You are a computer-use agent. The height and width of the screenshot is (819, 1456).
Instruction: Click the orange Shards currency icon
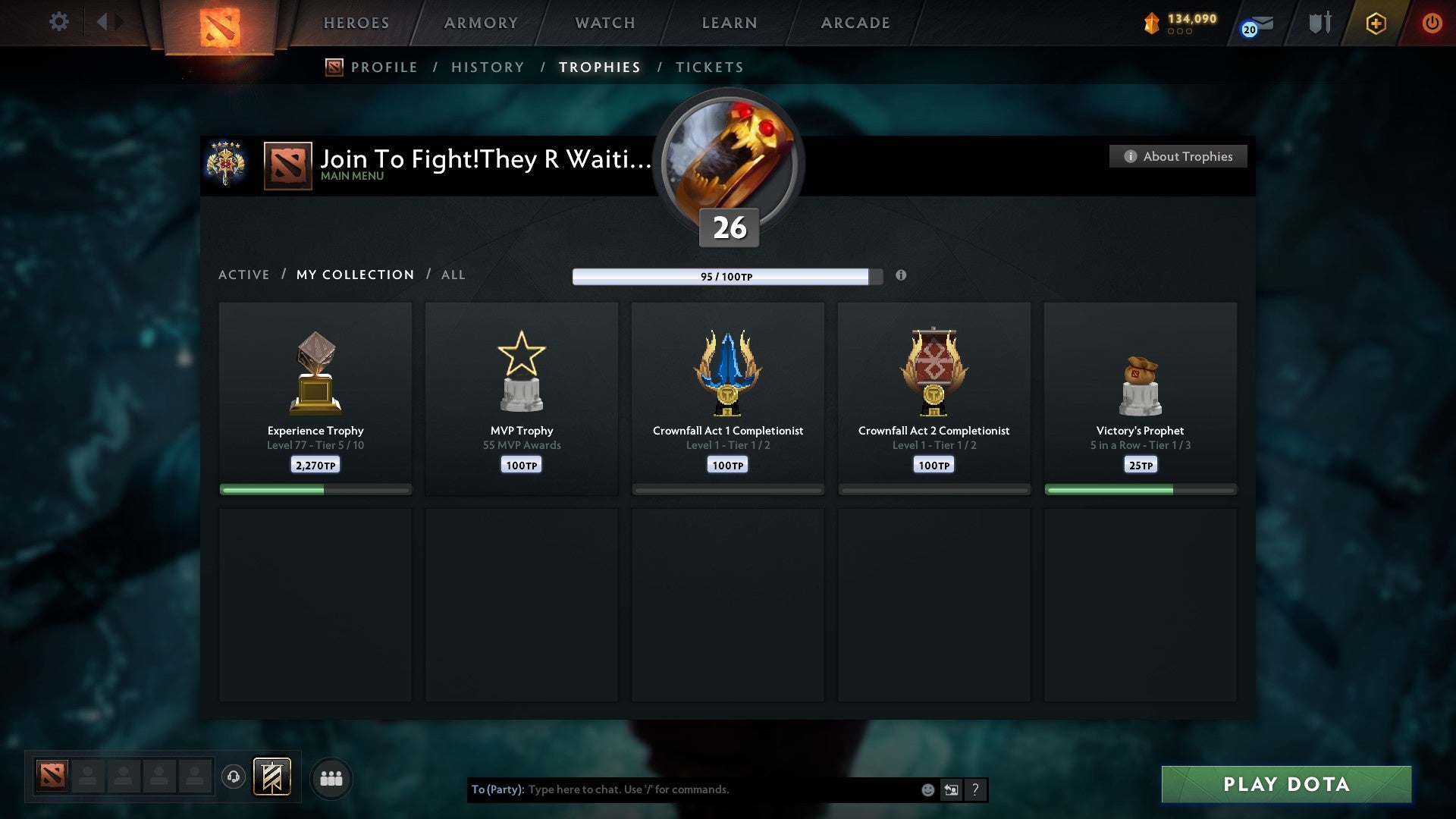(1151, 23)
